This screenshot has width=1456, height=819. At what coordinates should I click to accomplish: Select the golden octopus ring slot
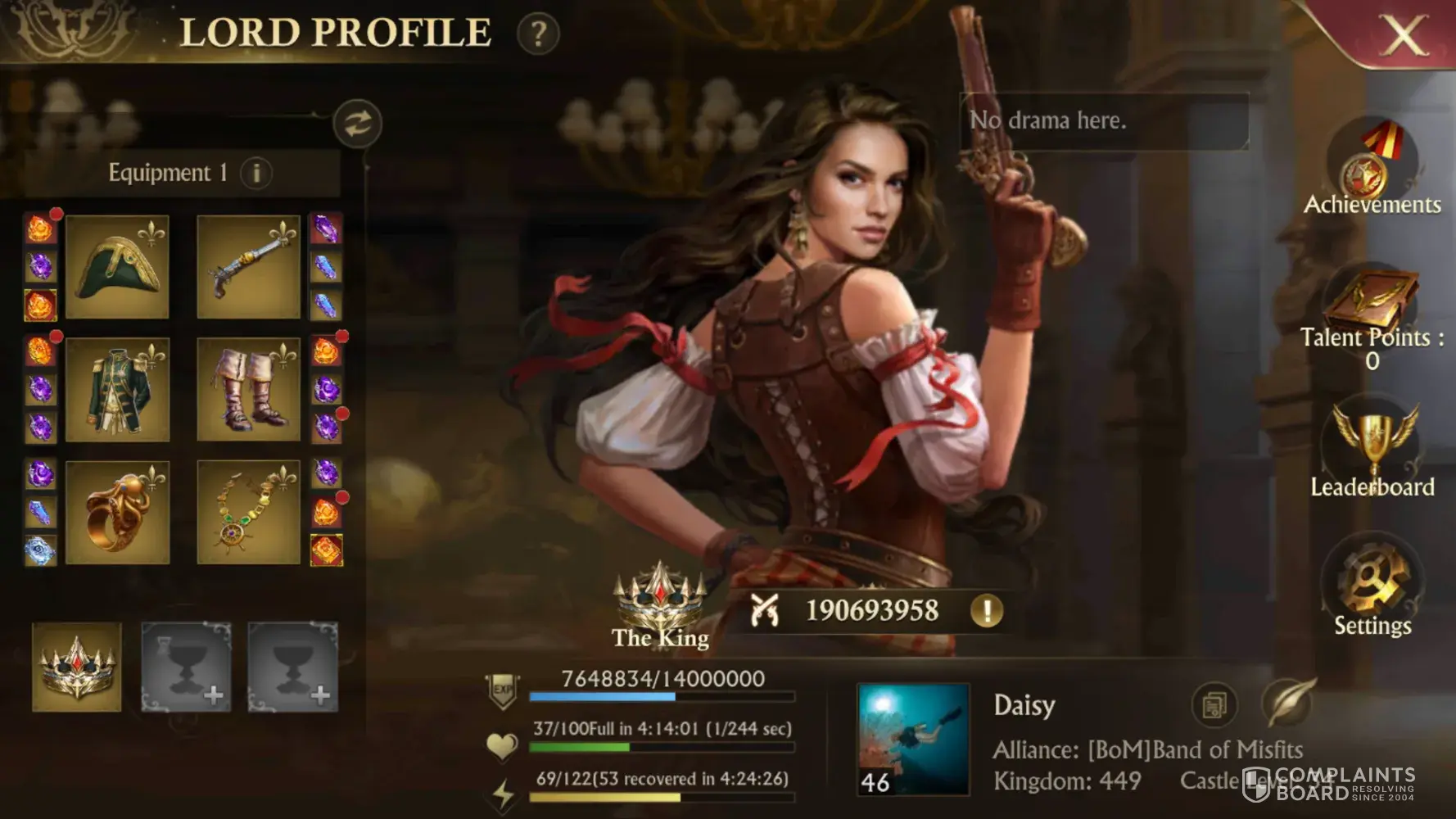117,513
